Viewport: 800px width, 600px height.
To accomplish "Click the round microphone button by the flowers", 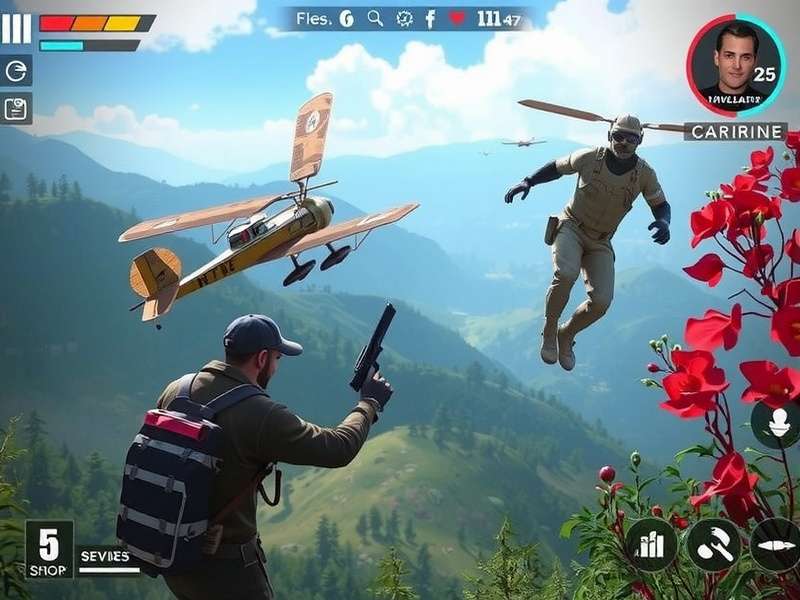I will (x=775, y=425).
